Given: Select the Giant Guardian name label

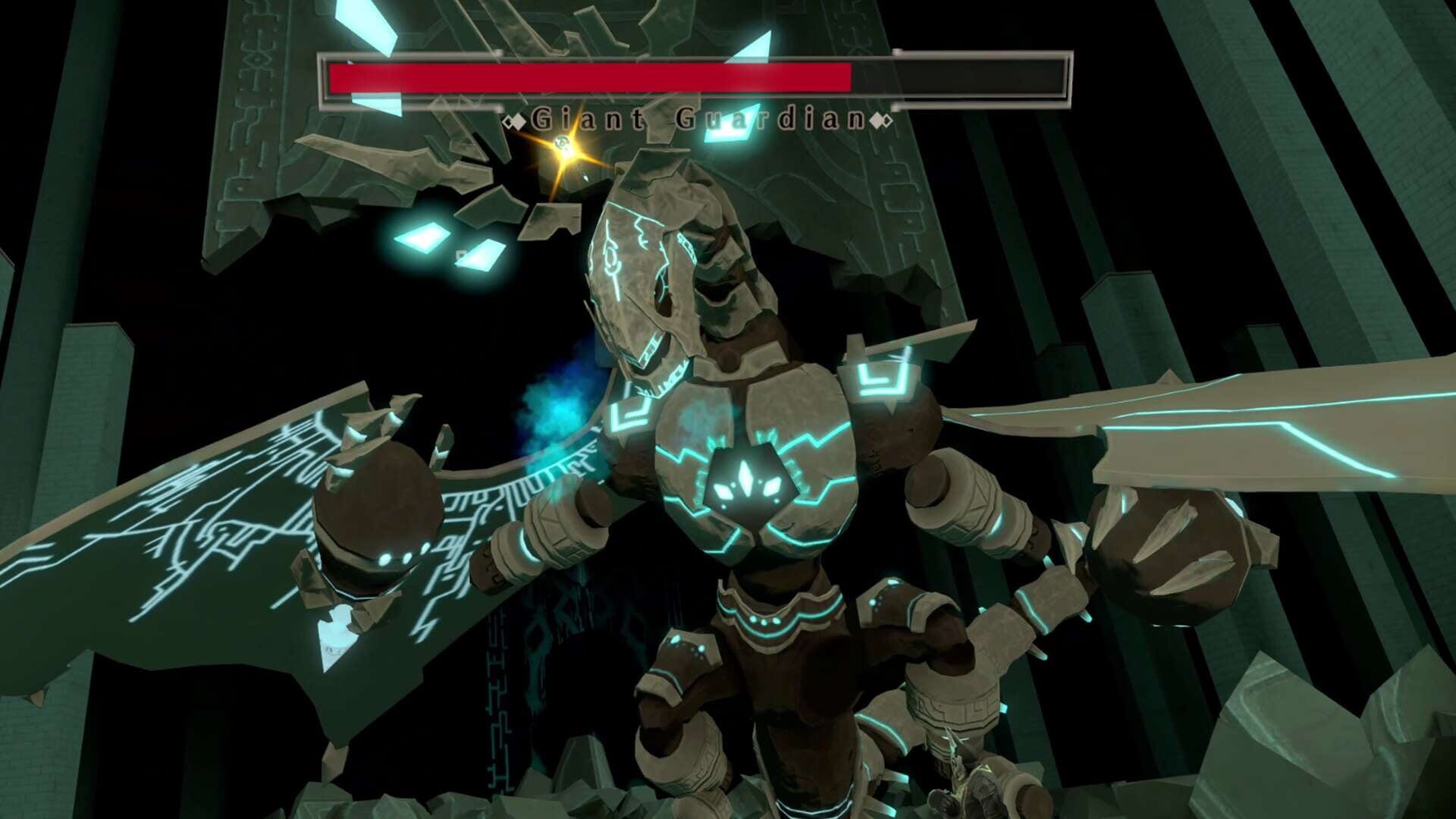Looking at the screenshot, I should tap(698, 118).
